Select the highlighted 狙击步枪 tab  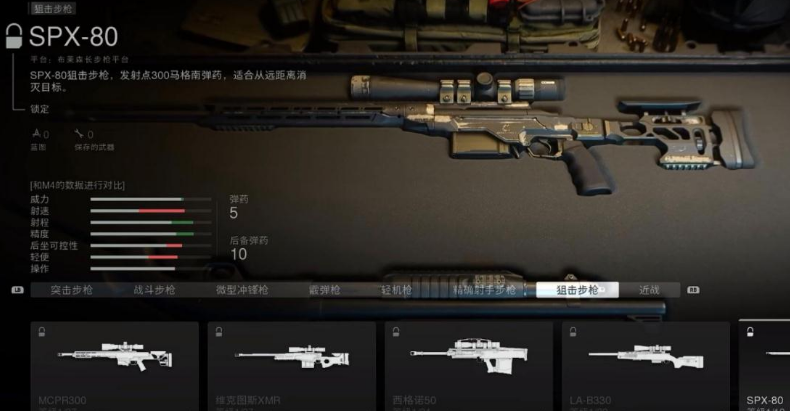(577, 290)
